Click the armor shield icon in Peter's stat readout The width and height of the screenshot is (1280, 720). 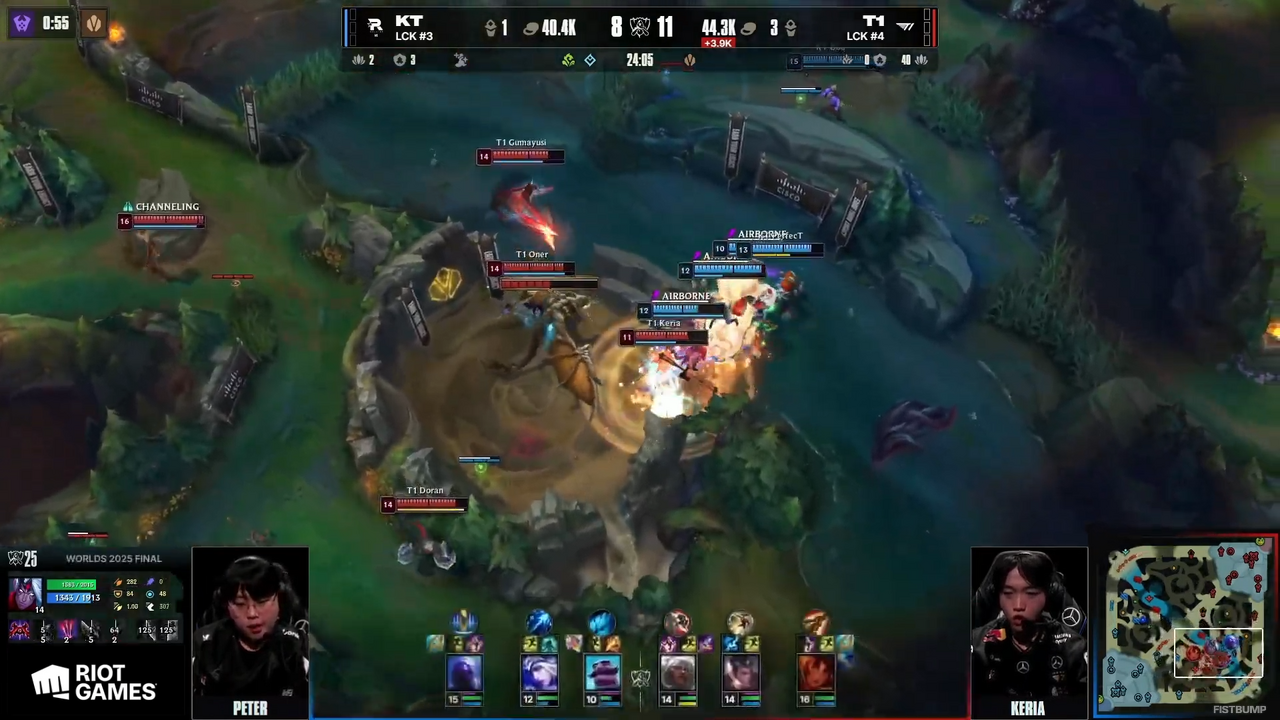[117, 594]
